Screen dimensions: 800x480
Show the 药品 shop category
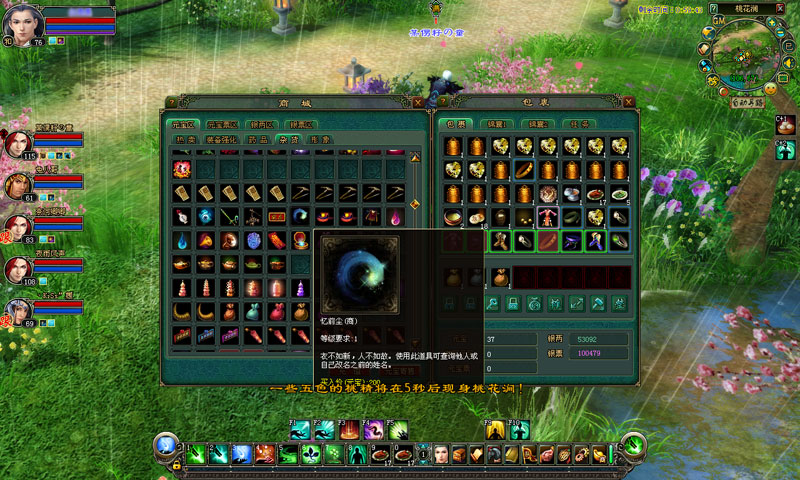click(257, 140)
